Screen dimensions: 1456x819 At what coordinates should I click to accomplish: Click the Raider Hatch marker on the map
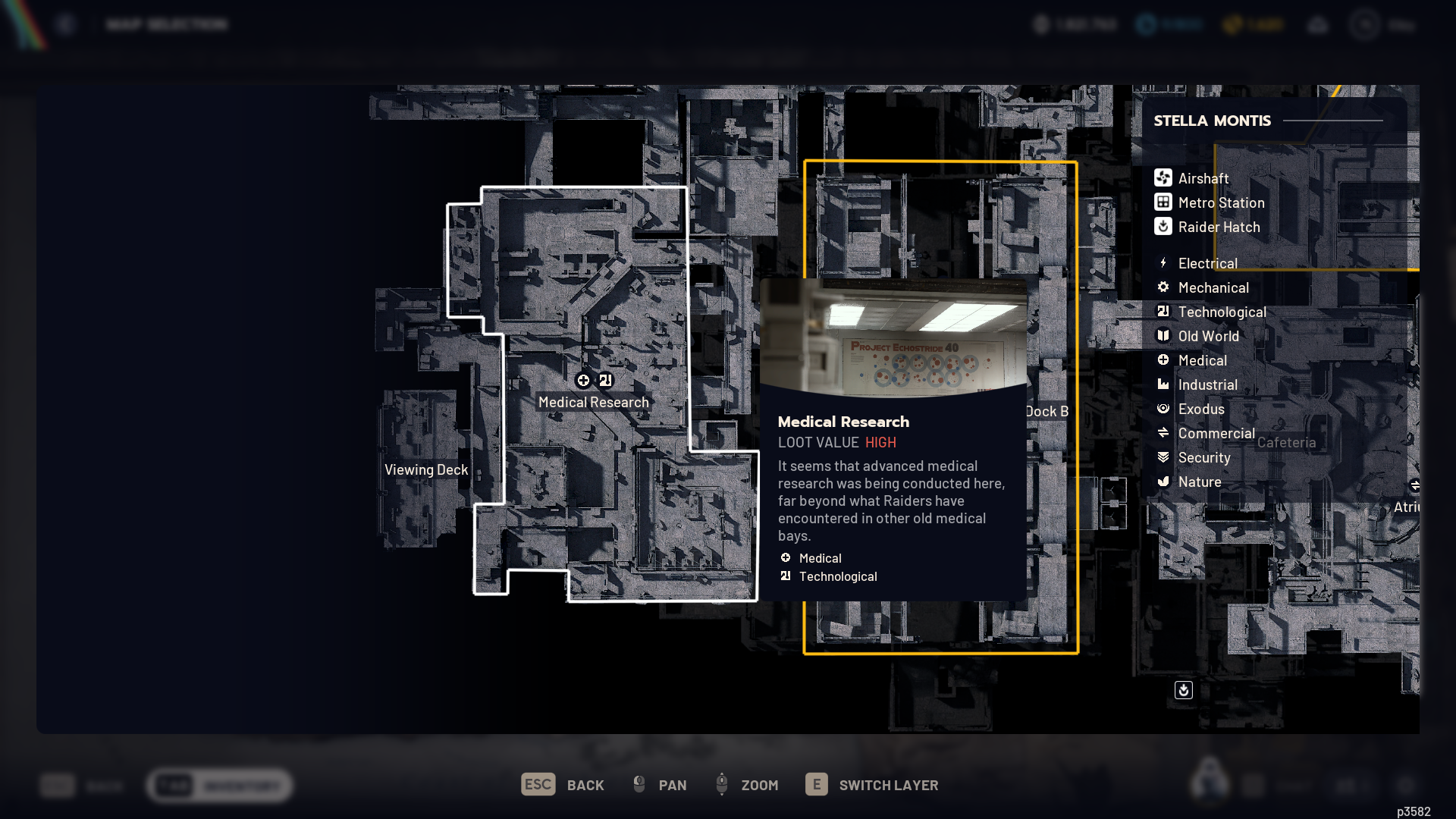[x=1183, y=690]
